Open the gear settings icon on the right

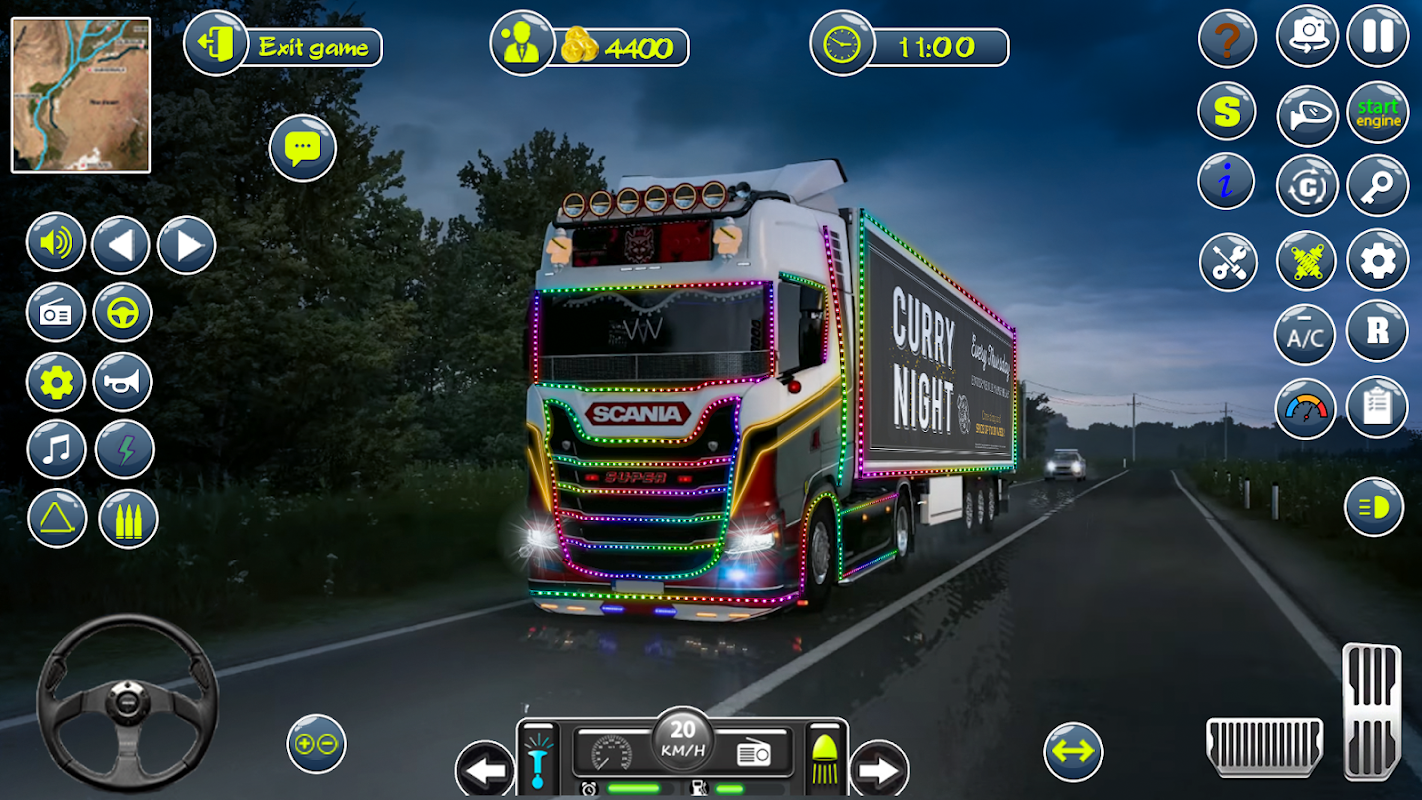coord(1377,260)
